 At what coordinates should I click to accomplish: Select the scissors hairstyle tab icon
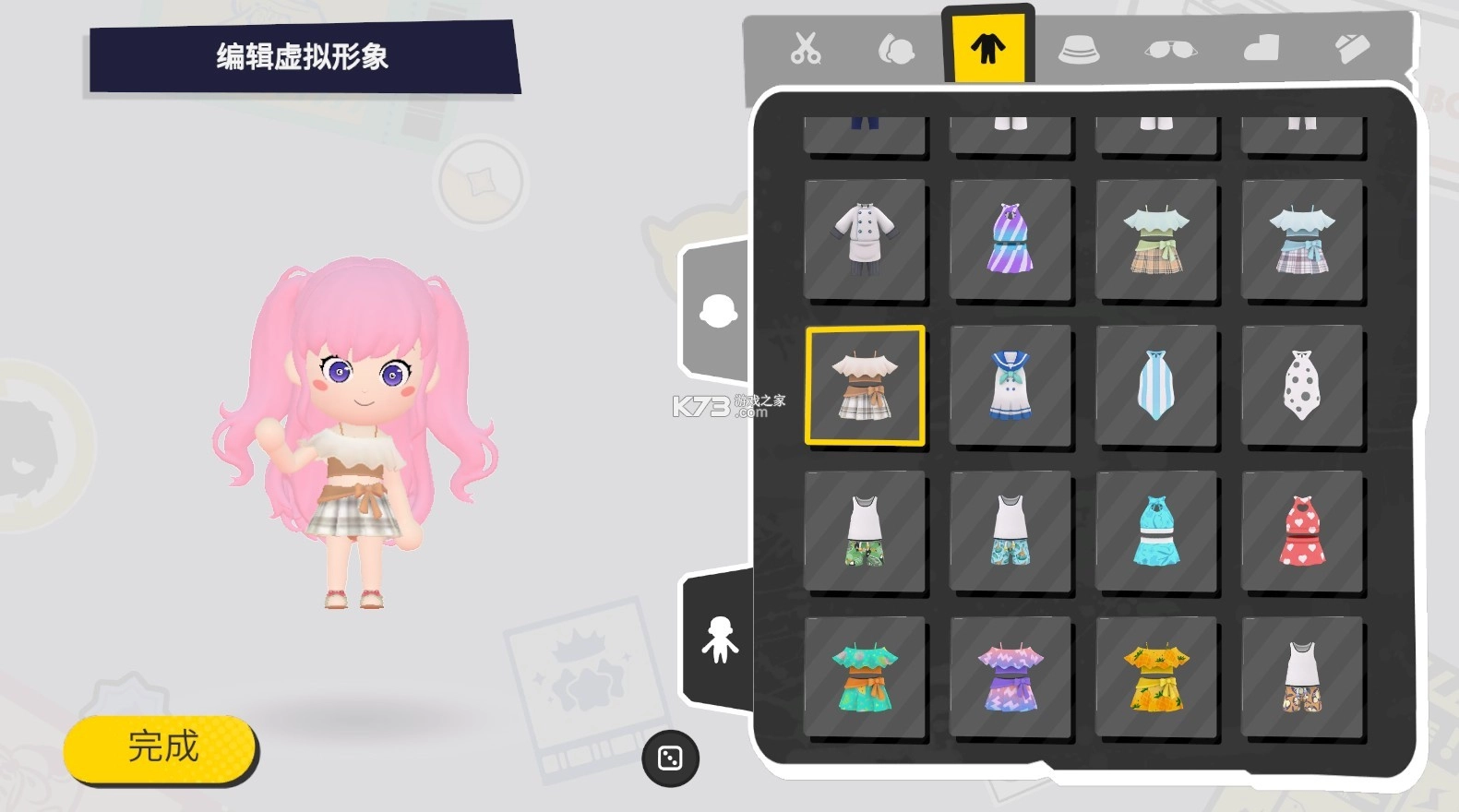tap(805, 48)
